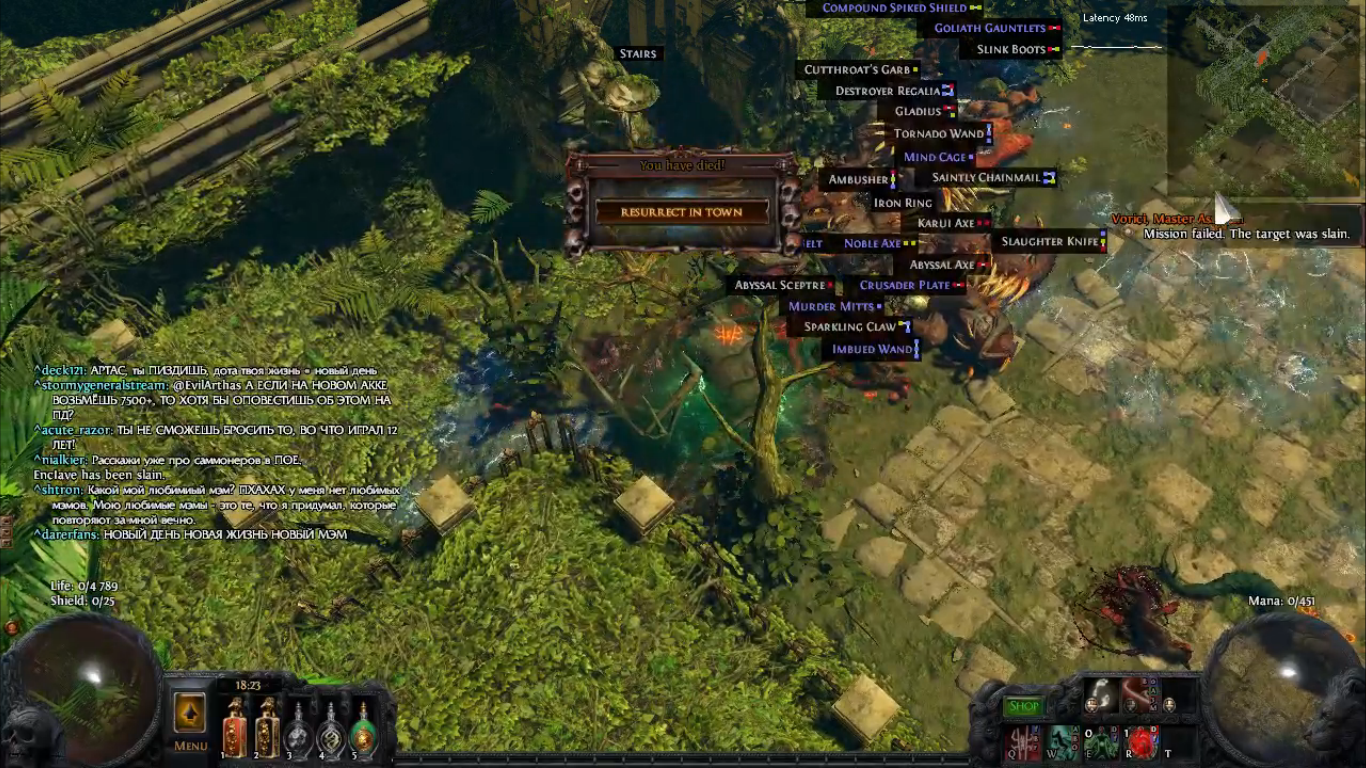Open the green Shop button

click(x=1024, y=707)
